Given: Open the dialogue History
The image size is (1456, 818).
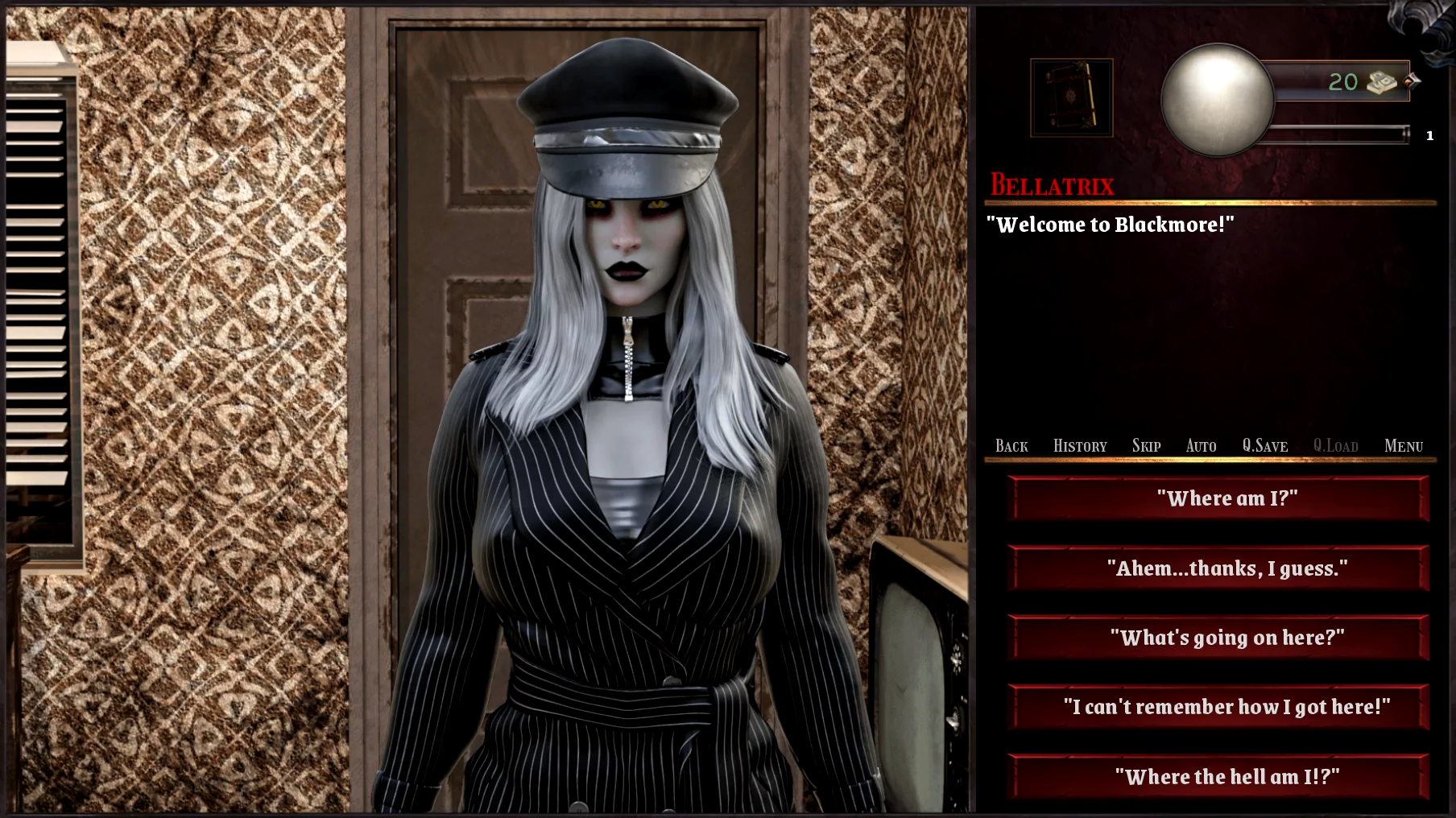Looking at the screenshot, I should 1080,446.
